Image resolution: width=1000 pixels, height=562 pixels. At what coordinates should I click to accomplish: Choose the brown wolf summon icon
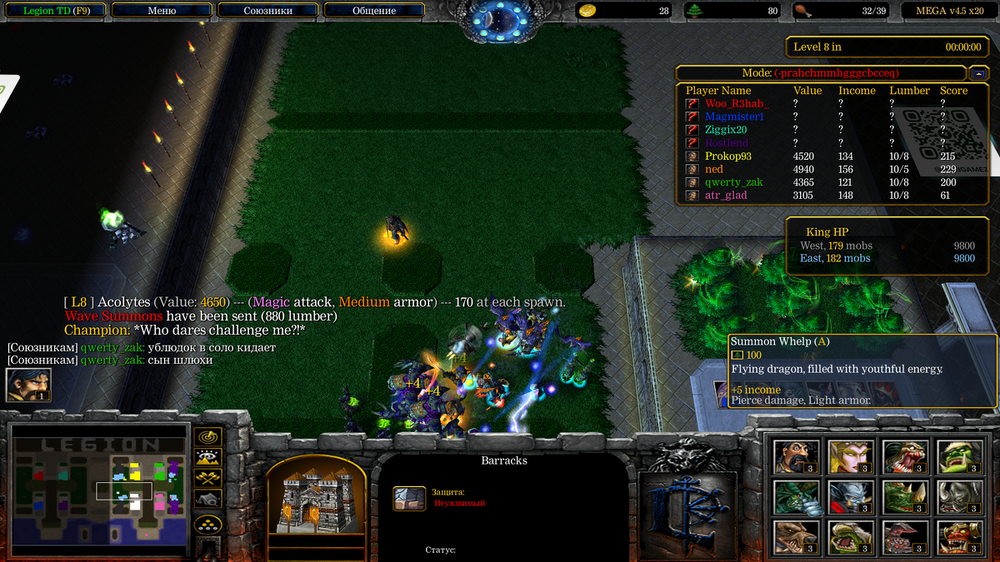[796, 537]
